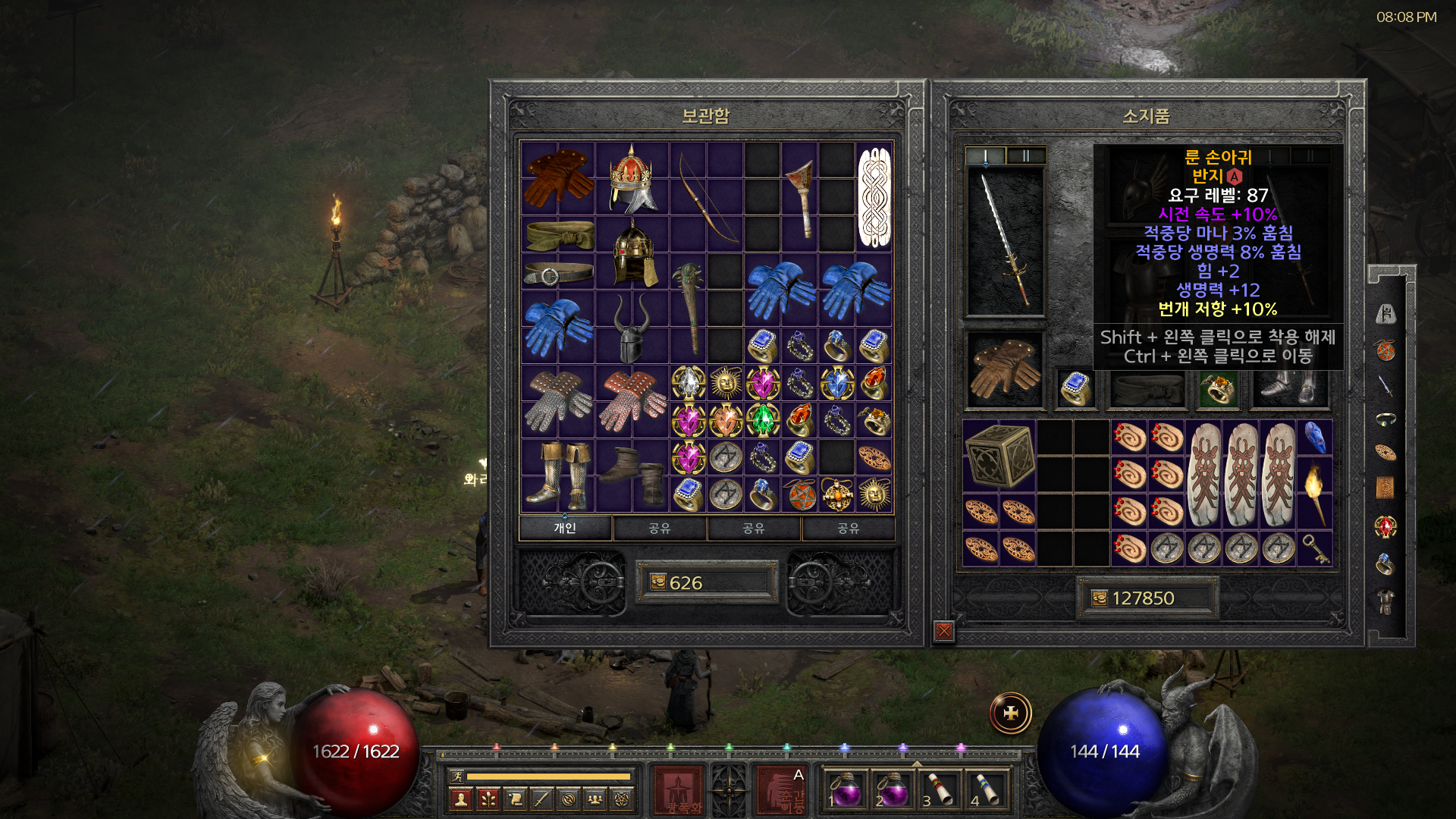The height and width of the screenshot is (819, 1456).
Task: Switch to weapon set II tab
Action: click(x=1025, y=156)
